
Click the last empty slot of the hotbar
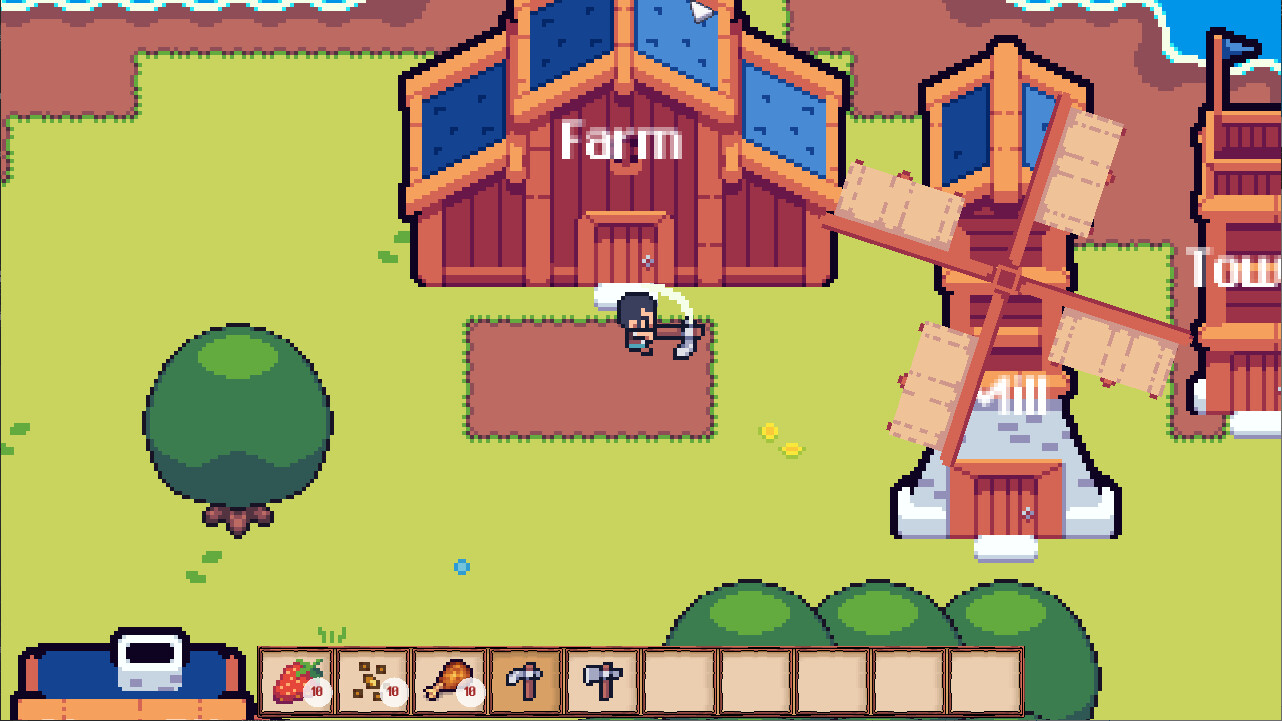click(983, 680)
